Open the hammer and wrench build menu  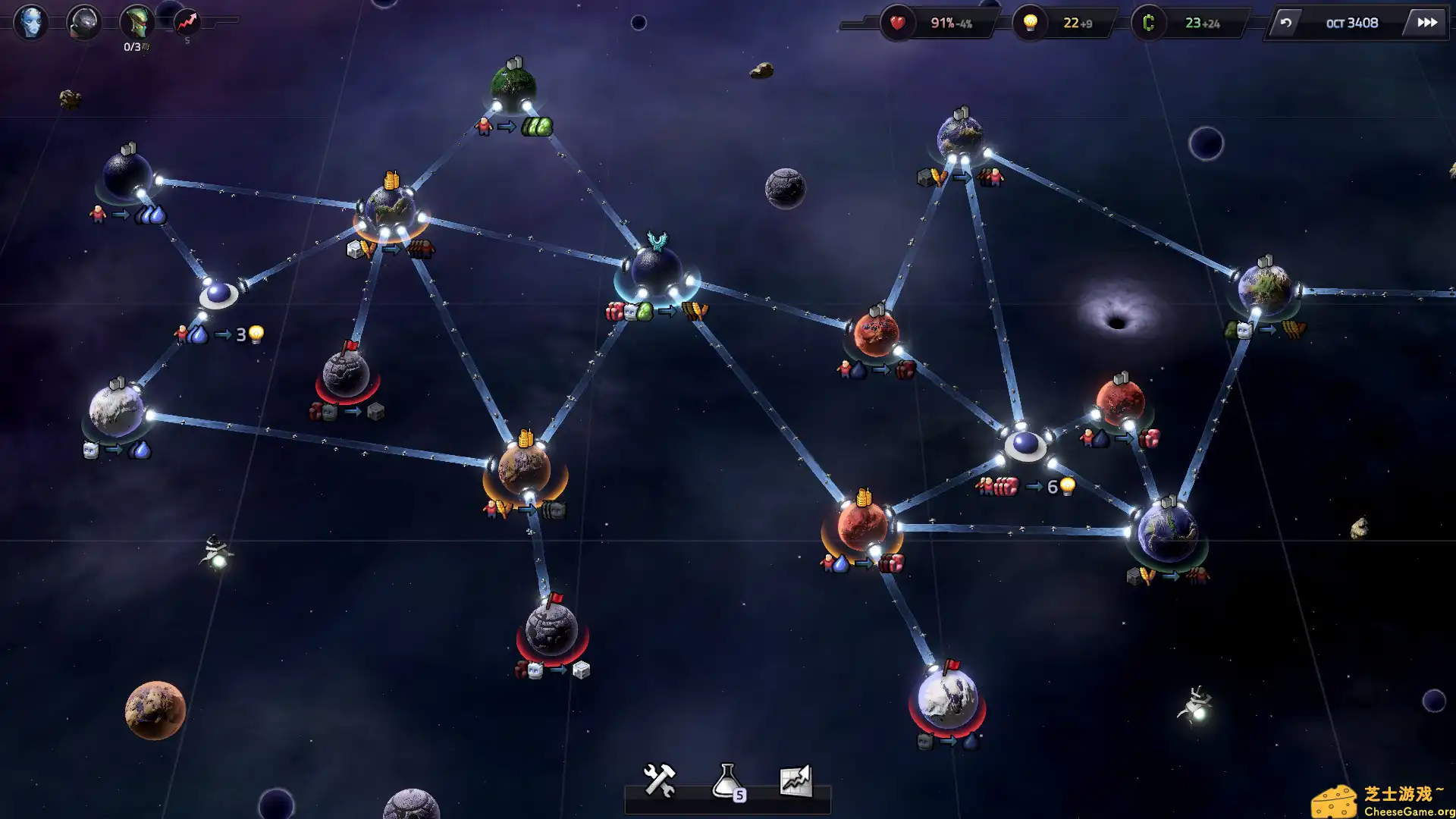(659, 780)
